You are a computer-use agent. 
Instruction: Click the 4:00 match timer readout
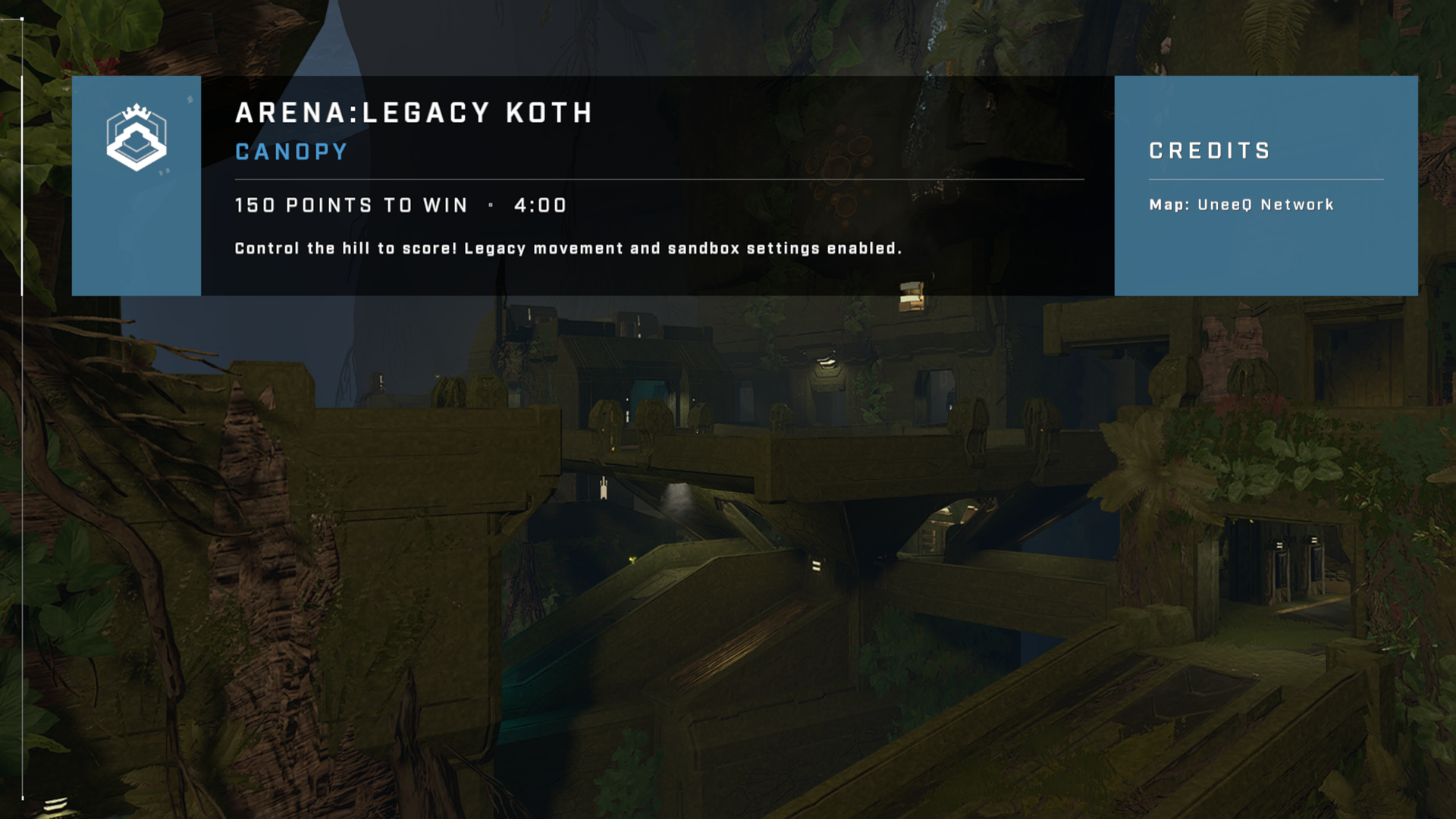(540, 205)
